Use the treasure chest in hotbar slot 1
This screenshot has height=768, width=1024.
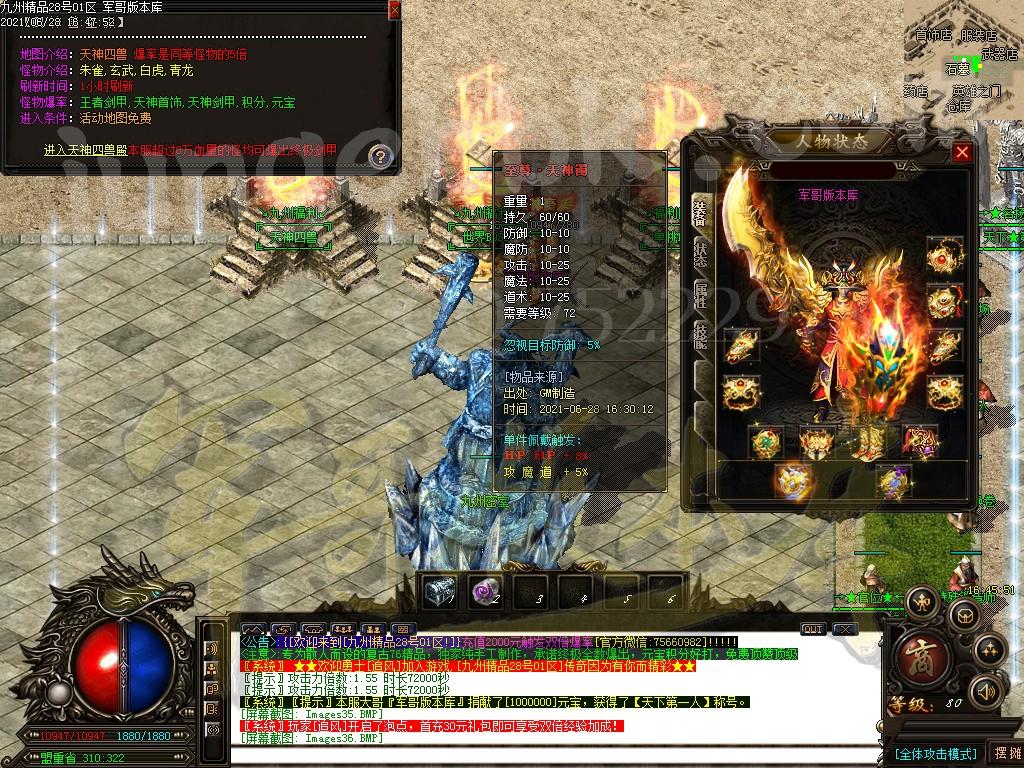(439, 592)
